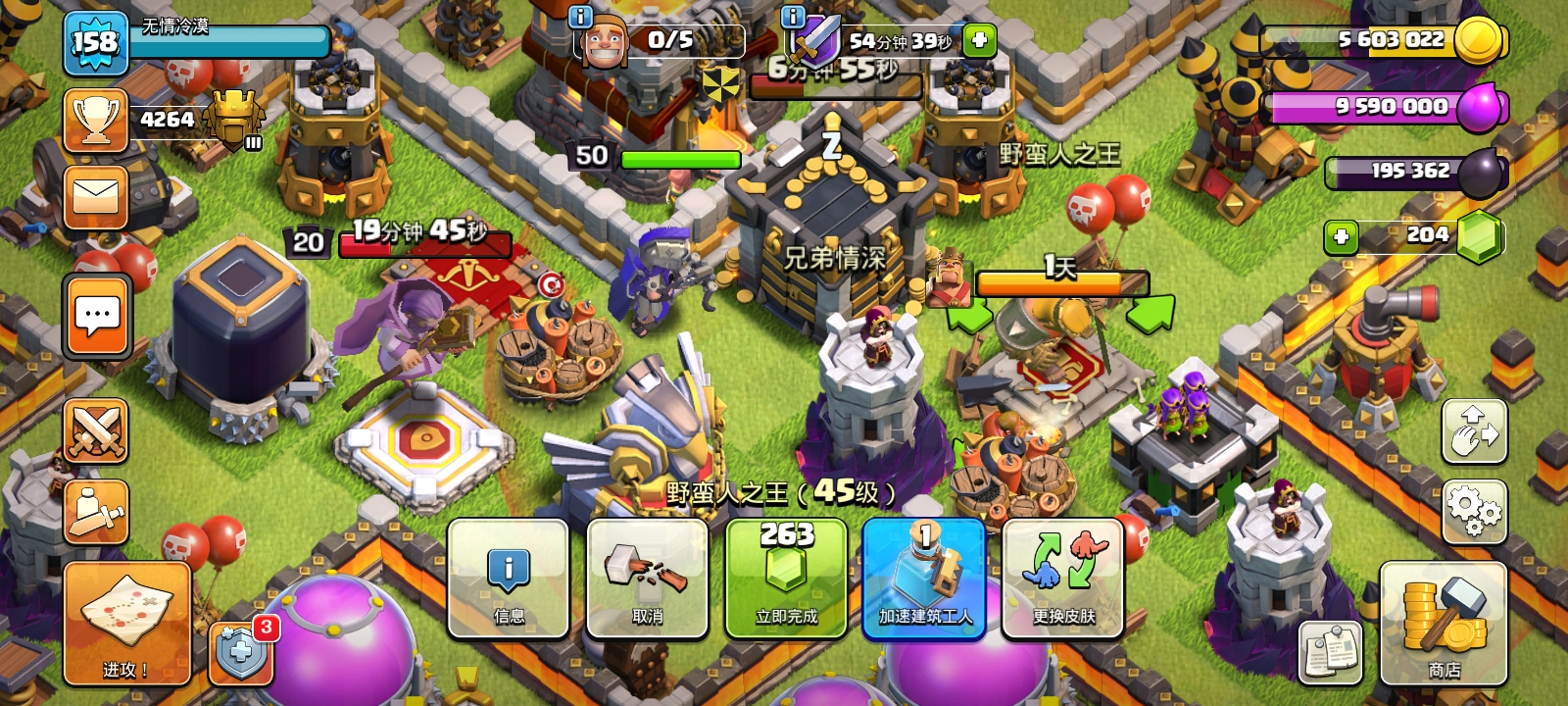
Task: Open the settings gears button
Action: 1474,512
